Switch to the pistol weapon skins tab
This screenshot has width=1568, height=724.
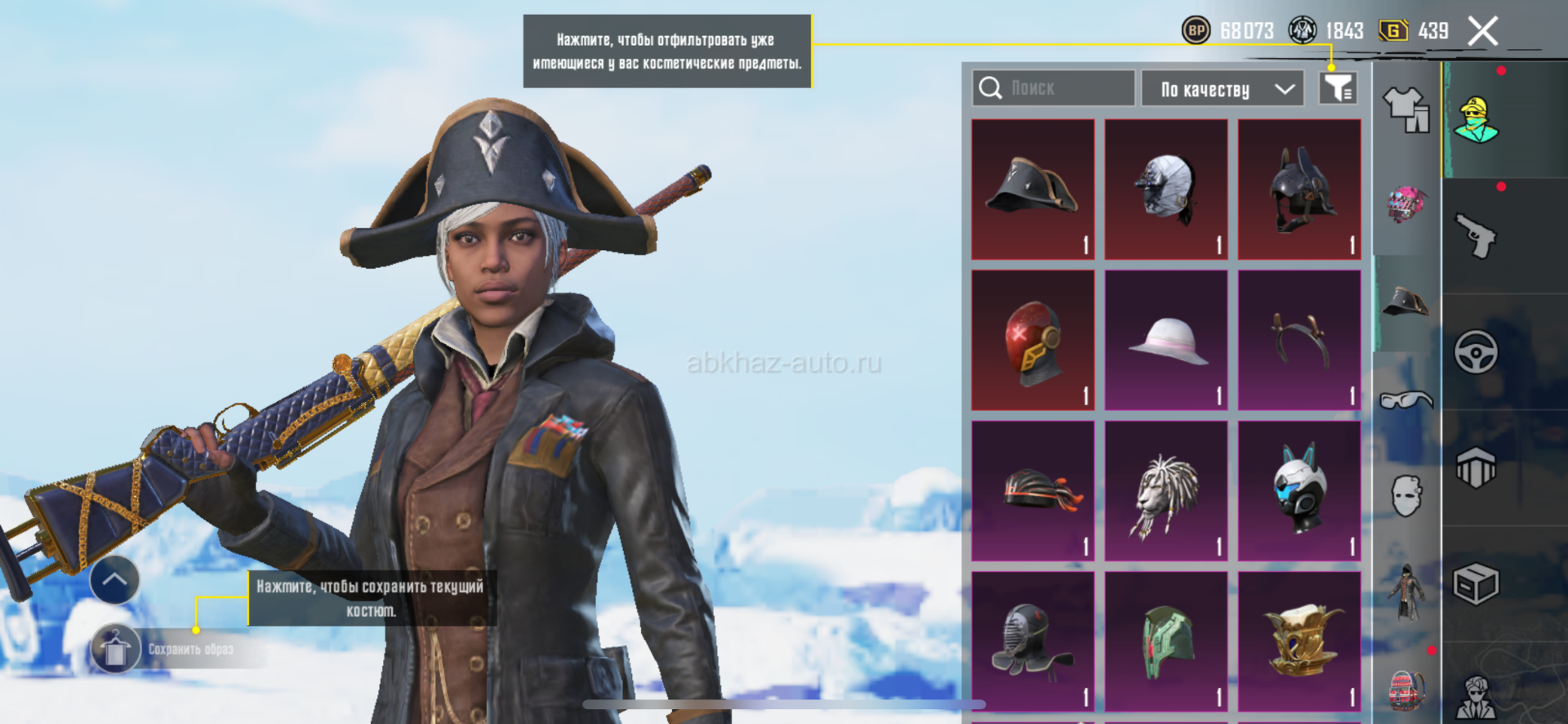pos(1477,236)
